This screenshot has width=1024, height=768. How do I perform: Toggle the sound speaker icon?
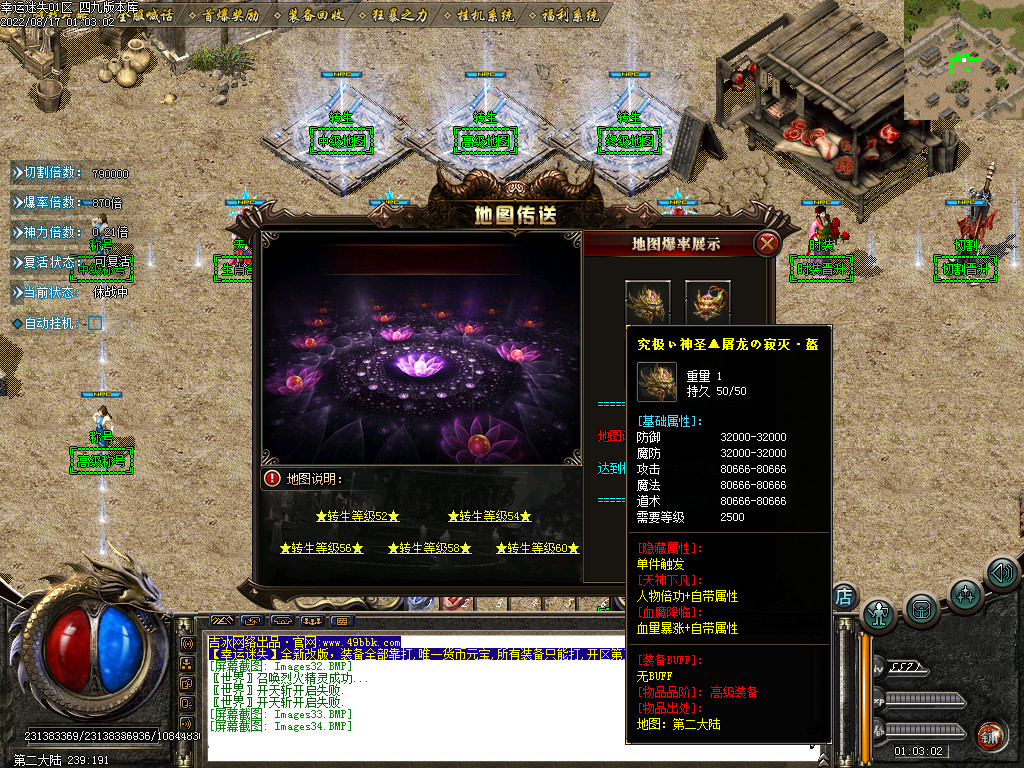1002,573
